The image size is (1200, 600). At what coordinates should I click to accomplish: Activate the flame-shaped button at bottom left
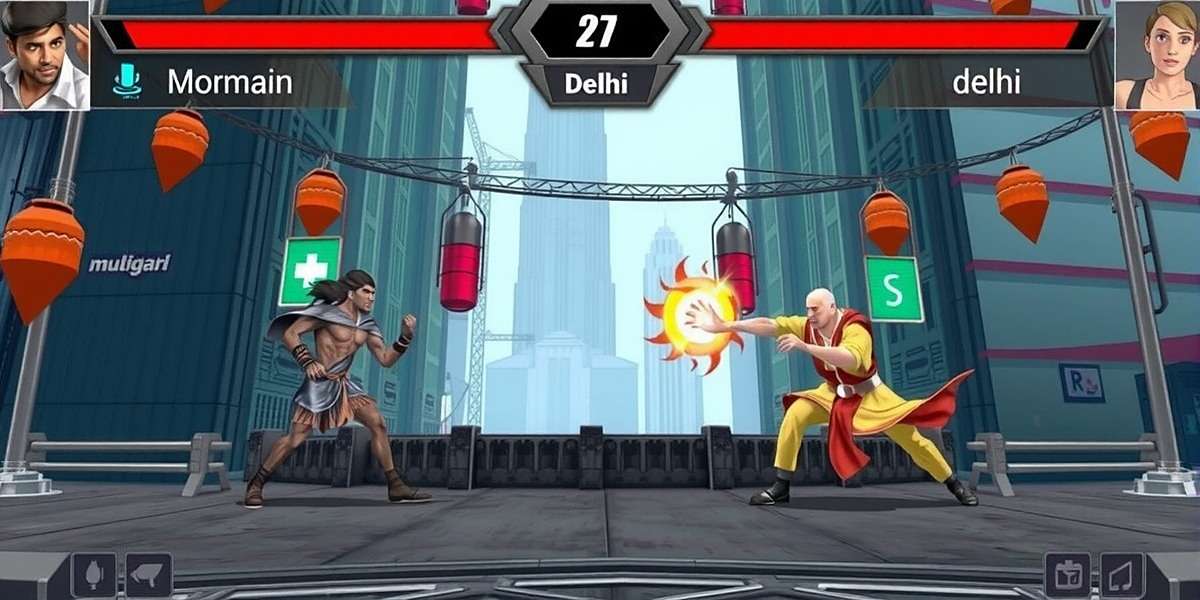94,575
